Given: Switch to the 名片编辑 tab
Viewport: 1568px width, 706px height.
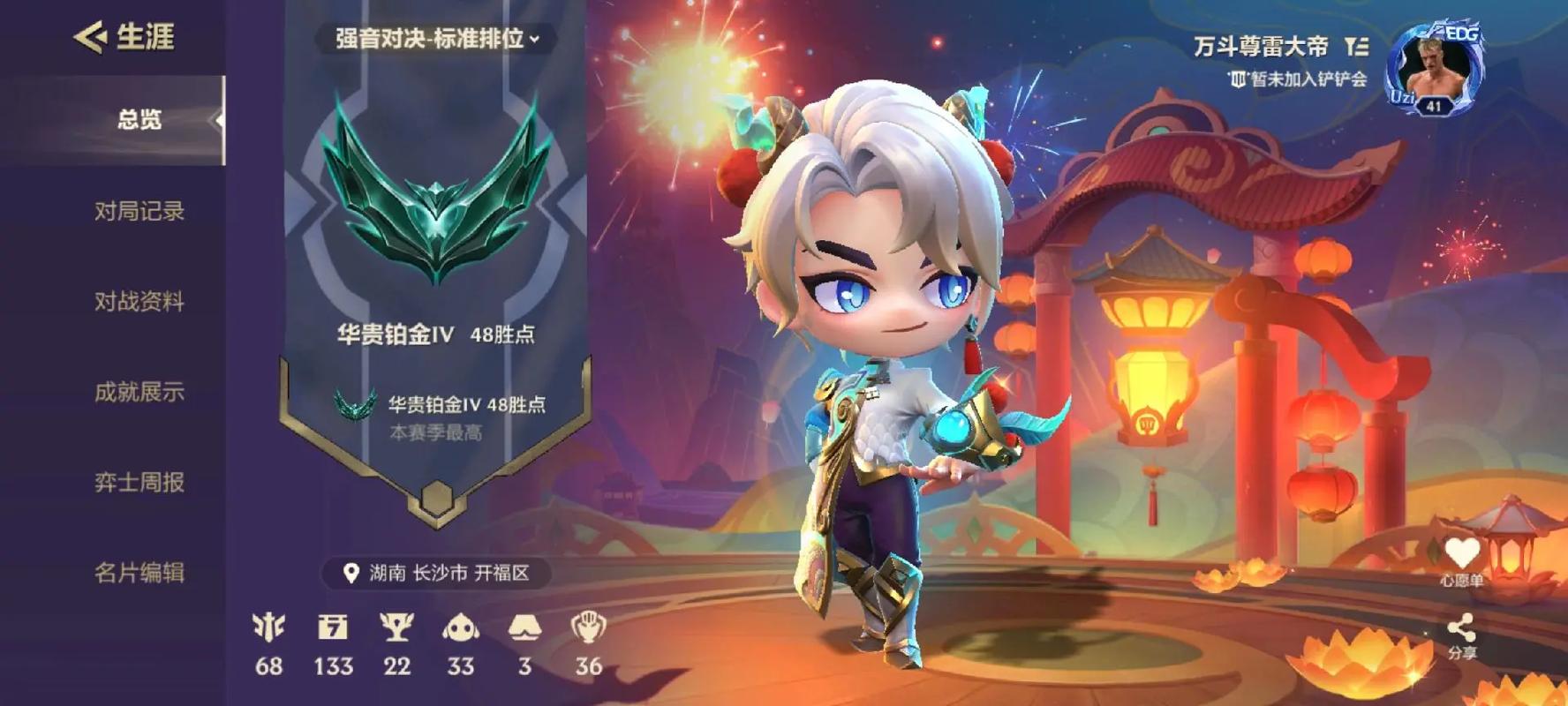Looking at the screenshot, I should coord(139,573).
